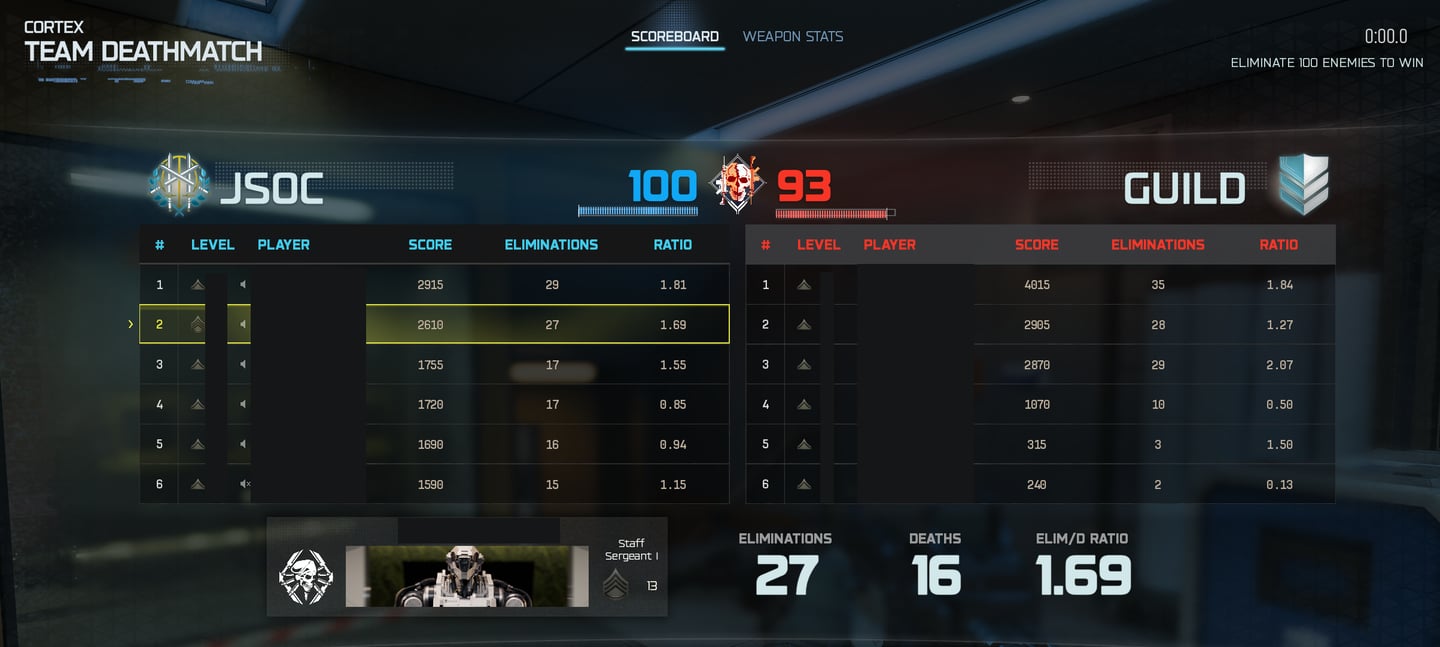Click the highlighted JSOC row scoring 2610

pos(434,325)
